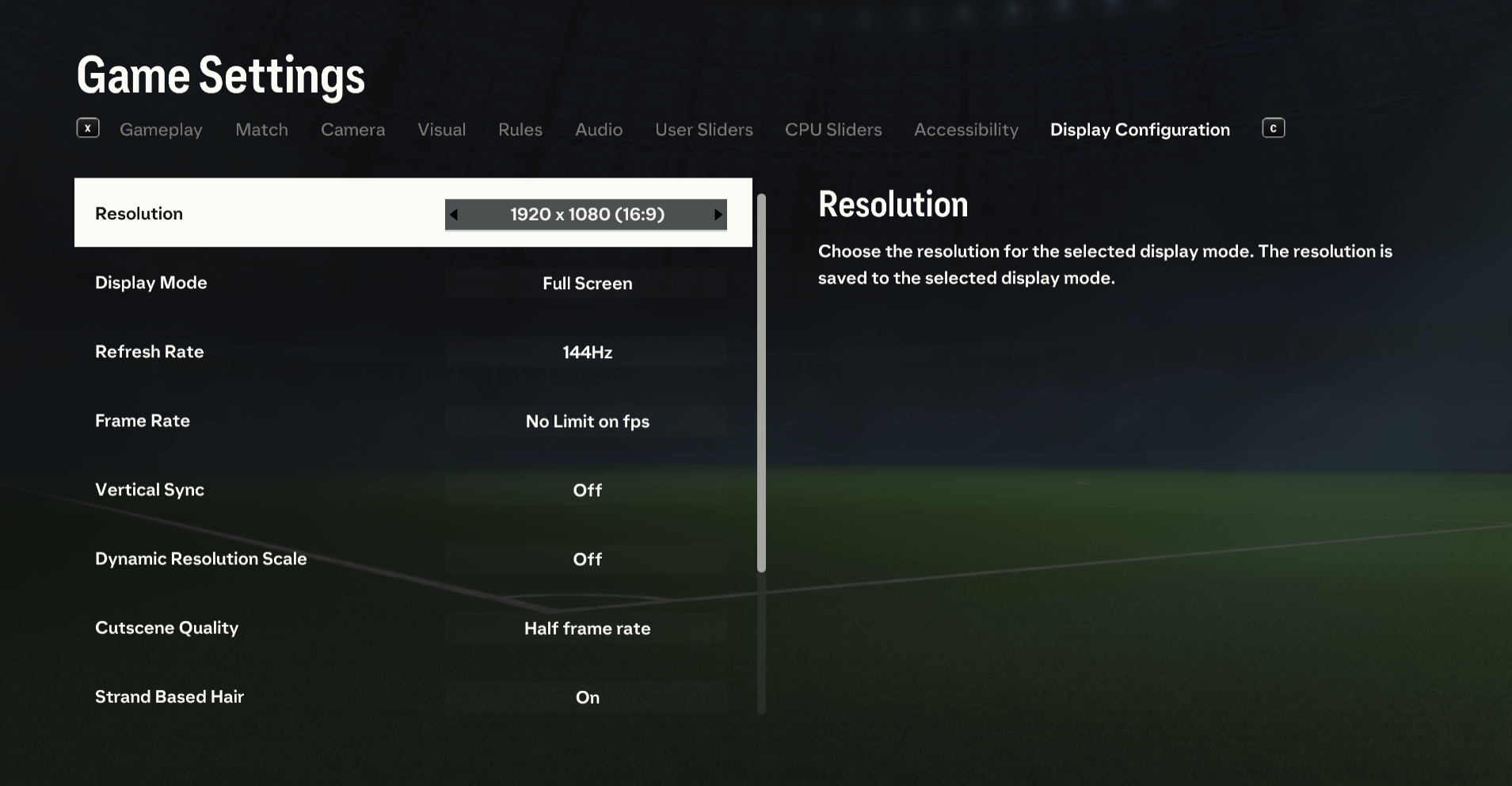Screen dimensions: 1512x786
Task: Switch to the Gameplay tab
Action: click(x=161, y=130)
